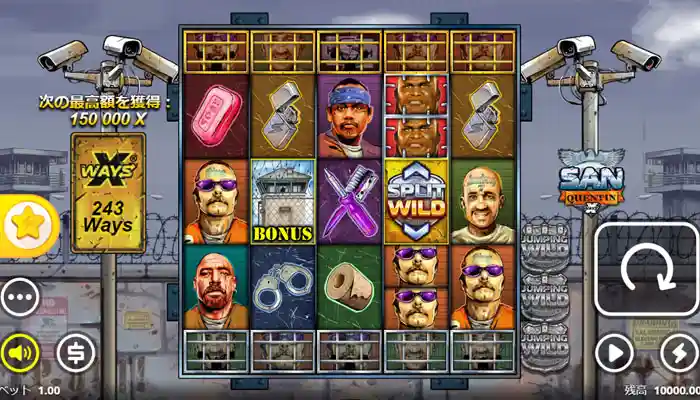Start autoplay with the play triangle button
700x400 pixels.
click(615, 353)
